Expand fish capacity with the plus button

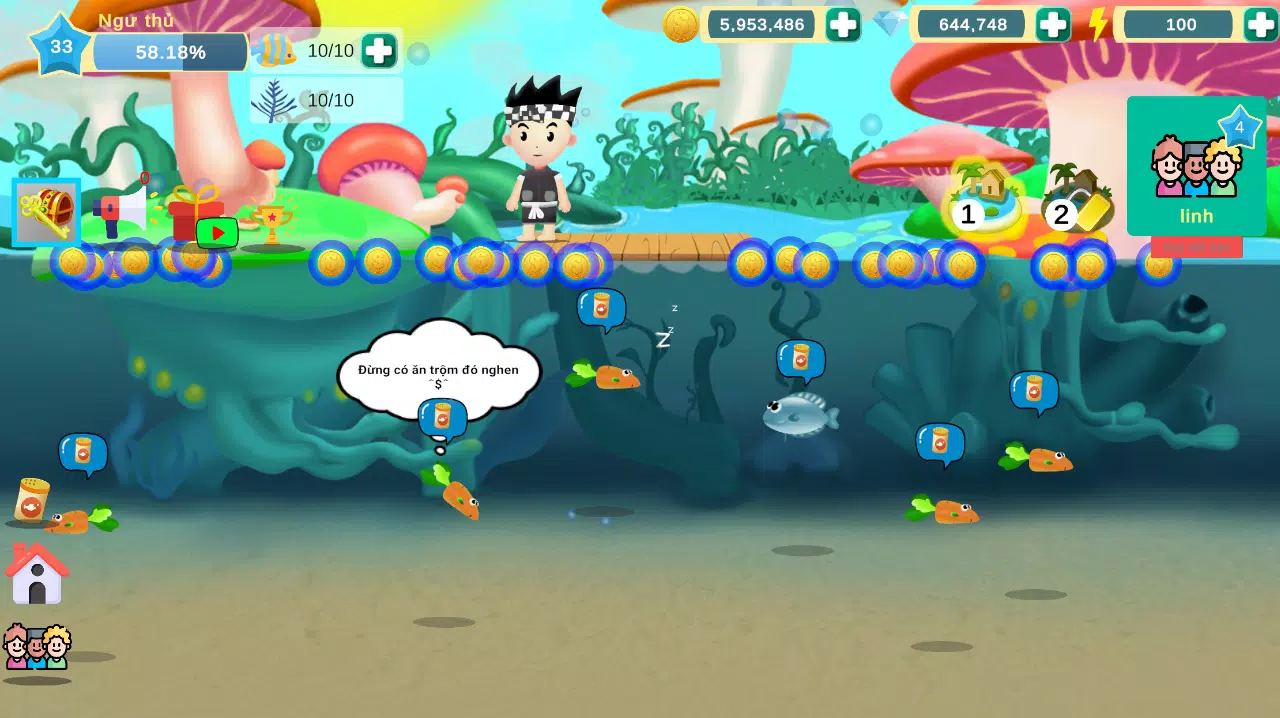tap(378, 51)
